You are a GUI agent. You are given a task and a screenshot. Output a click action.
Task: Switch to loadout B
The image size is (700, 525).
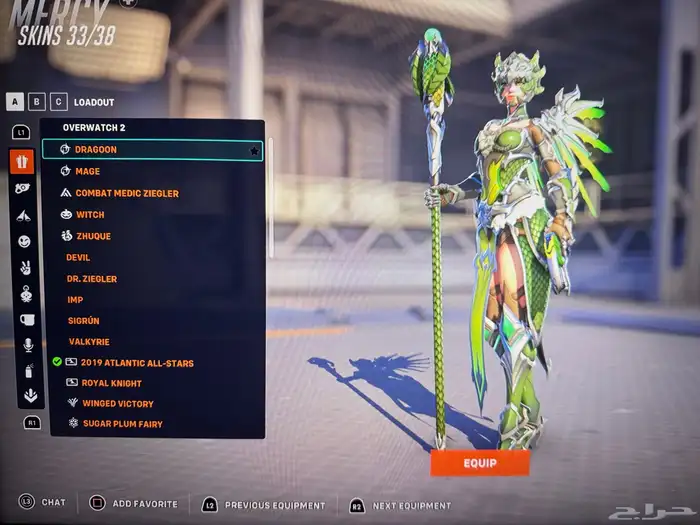point(38,101)
